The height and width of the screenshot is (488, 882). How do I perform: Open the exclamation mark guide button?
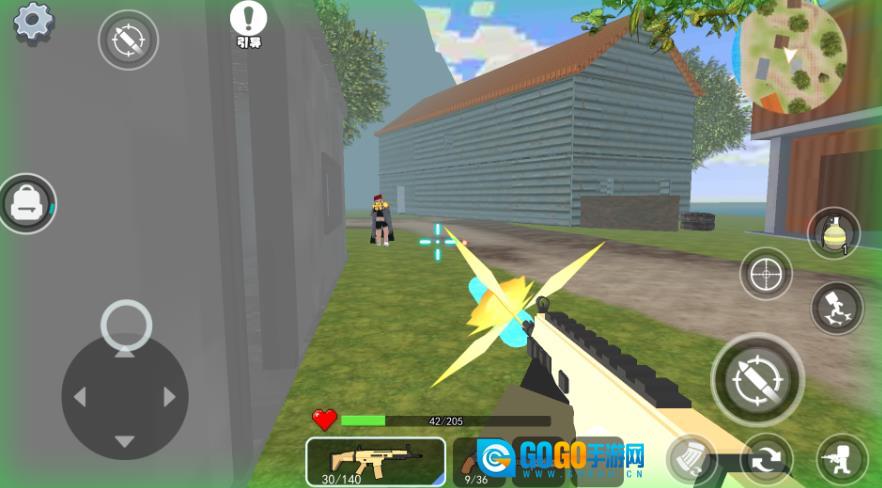248,19
